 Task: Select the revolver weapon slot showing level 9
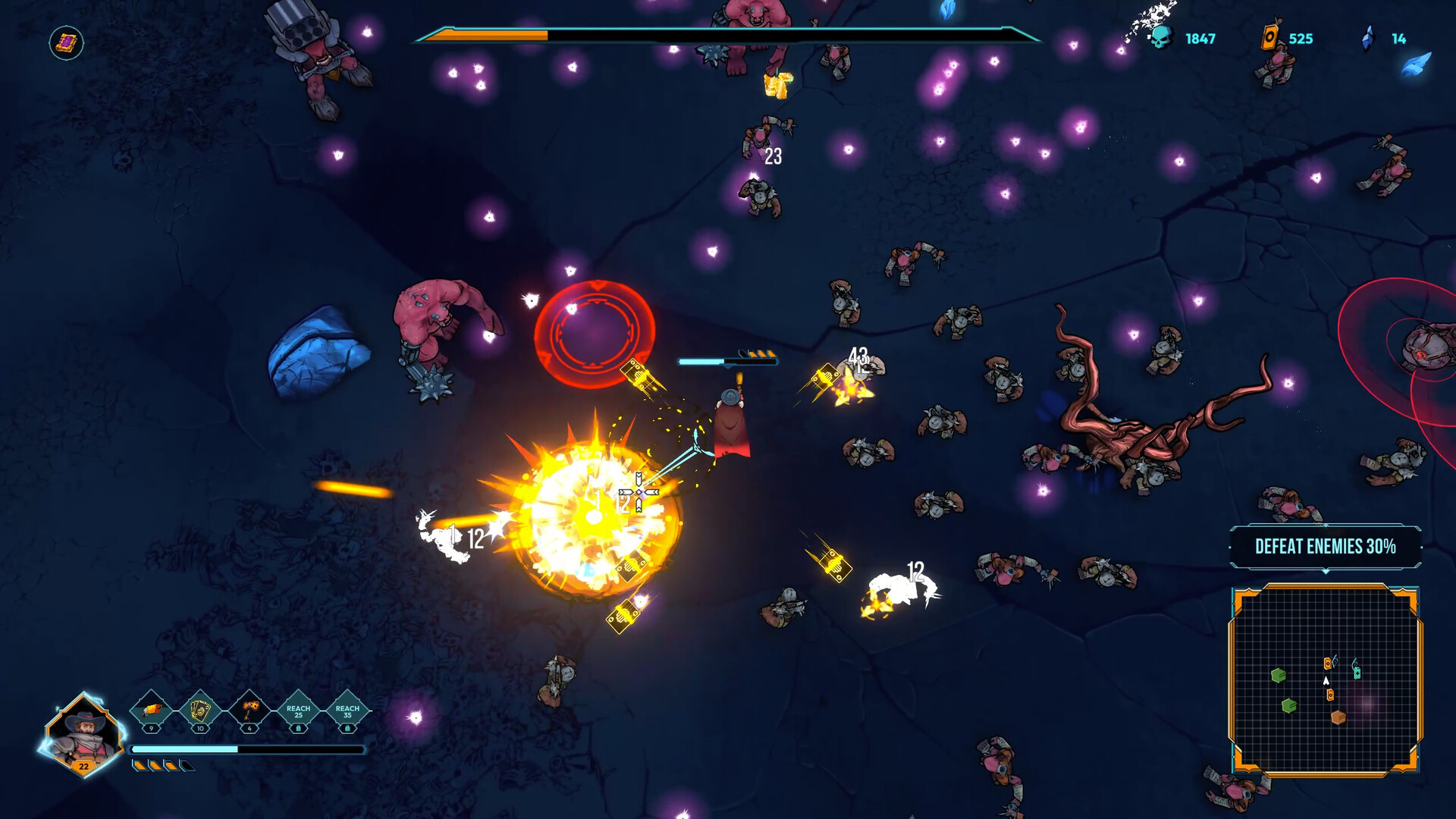coord(150,710)
